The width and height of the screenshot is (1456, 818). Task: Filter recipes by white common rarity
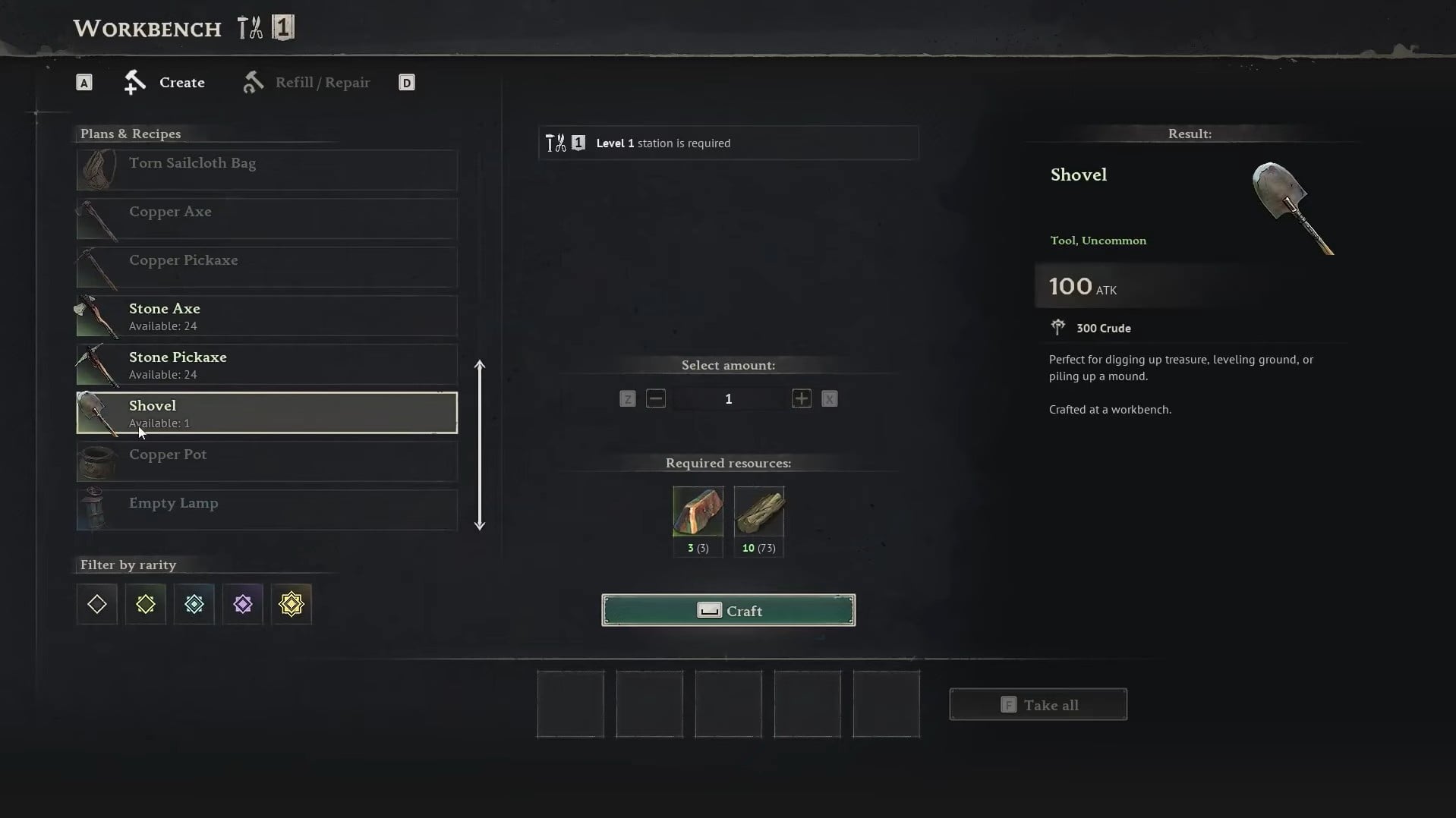coord(97,604)
